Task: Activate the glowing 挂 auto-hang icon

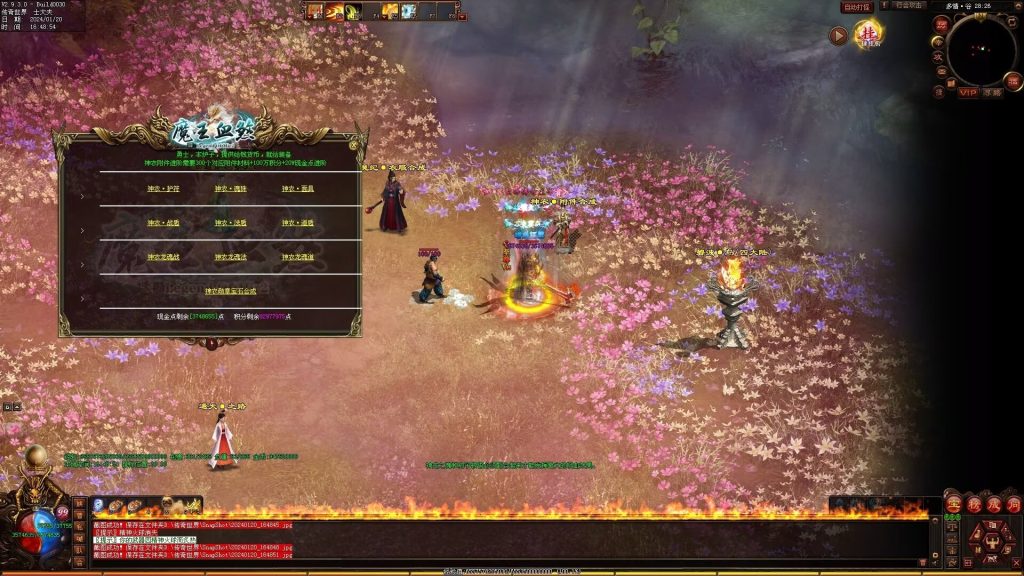Action: tap(868, 35)
